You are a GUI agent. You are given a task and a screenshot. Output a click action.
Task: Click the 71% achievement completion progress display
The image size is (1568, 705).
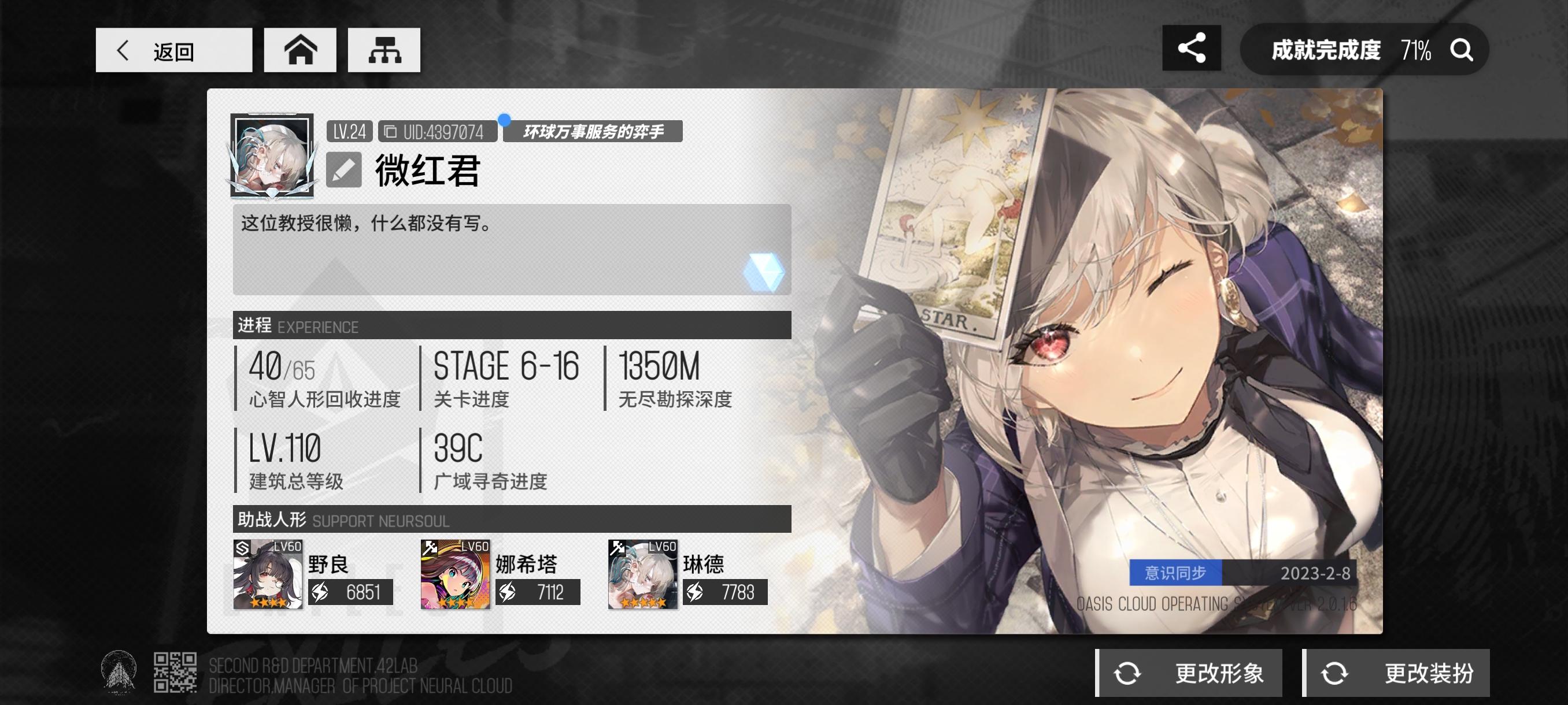point(1417,49)
